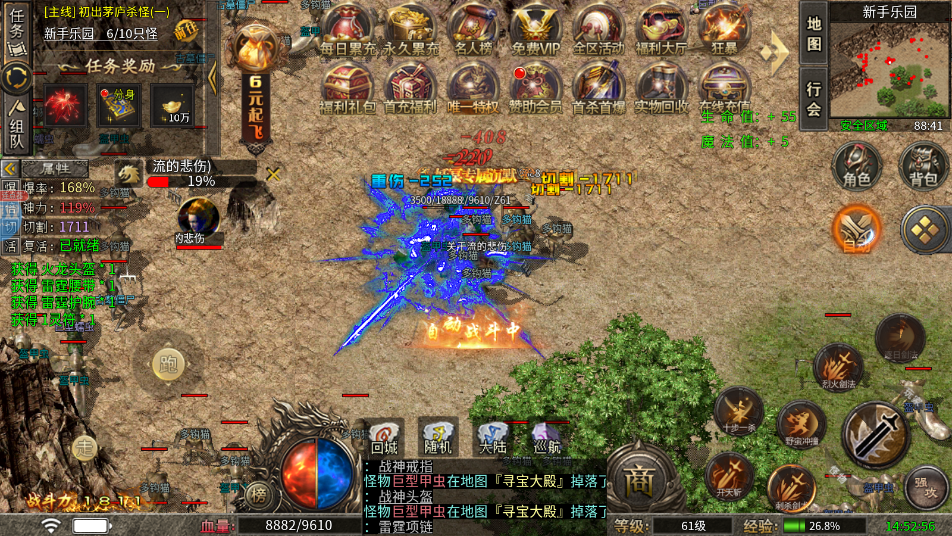Open the 行会 guild button
Screen dimensions: 952x536
coord(814,97)
